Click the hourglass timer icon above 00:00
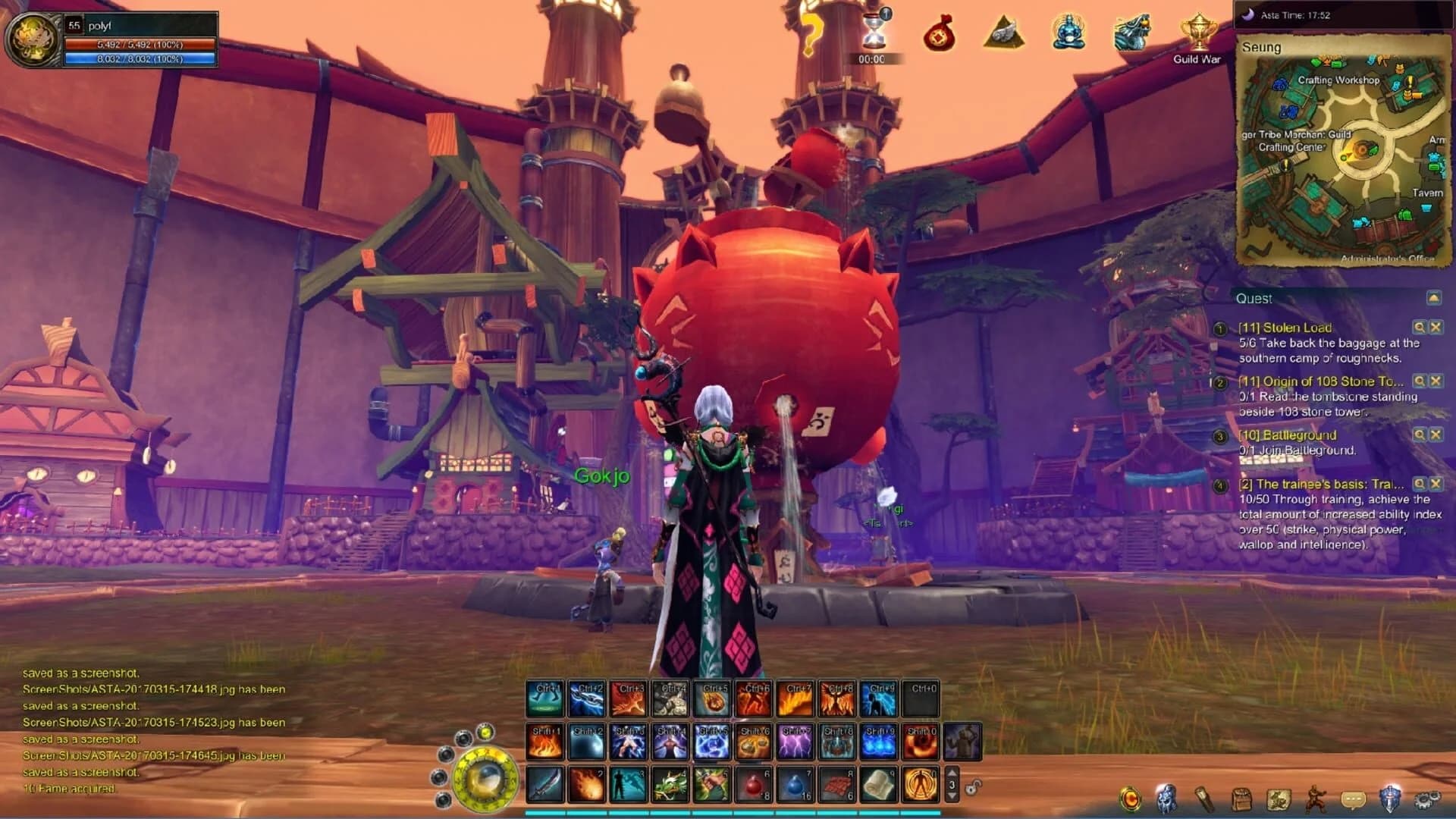Image resolution: width=1456 pixels, height=819 pixels. (x=873, y=32)
